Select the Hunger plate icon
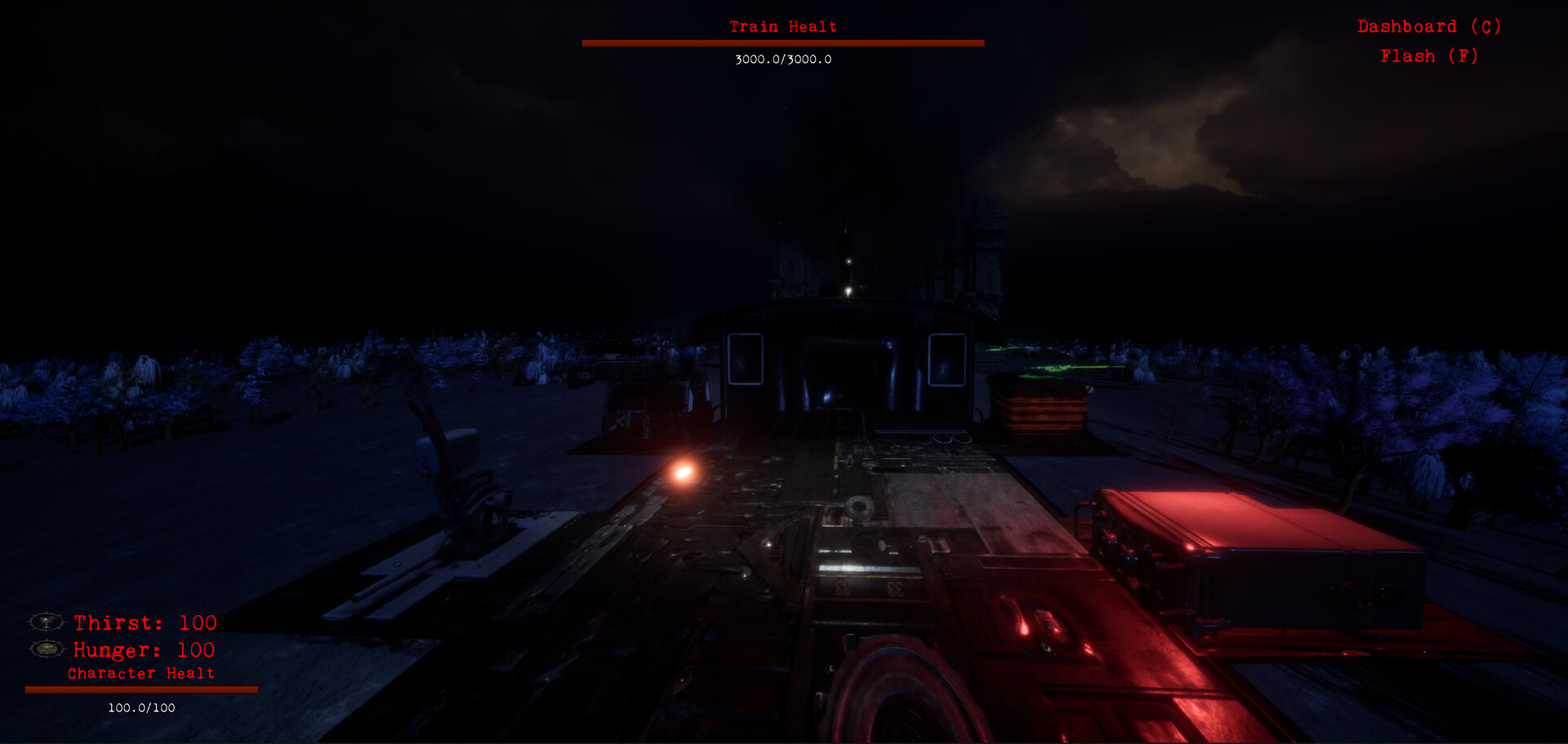The height and width of the screenshot is (744, 1568). point(47,651)
